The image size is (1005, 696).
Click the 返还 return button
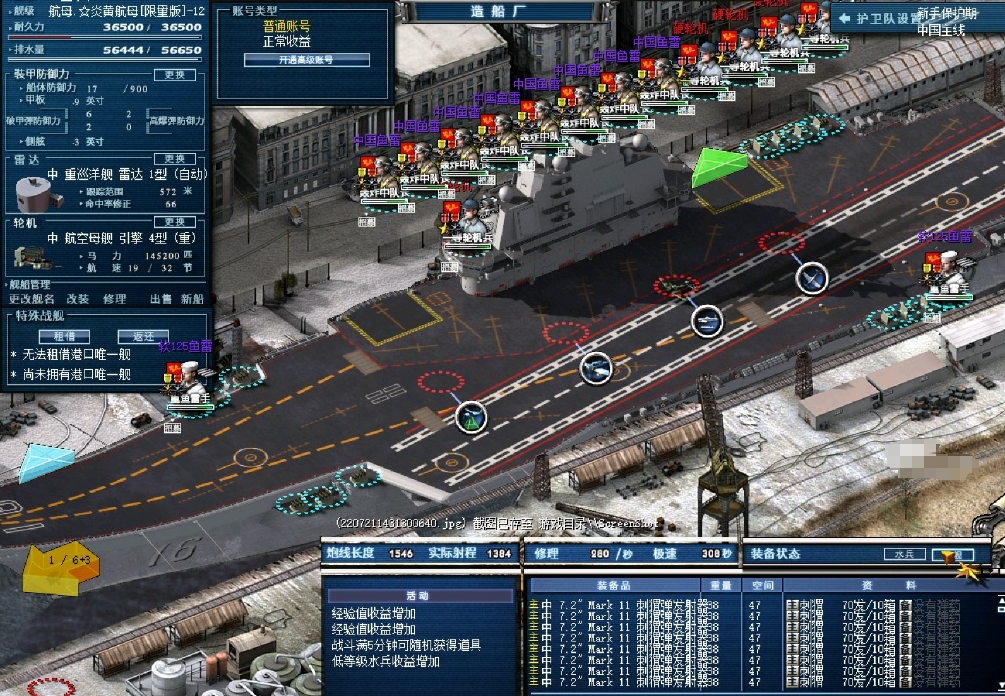pos(143,336)
